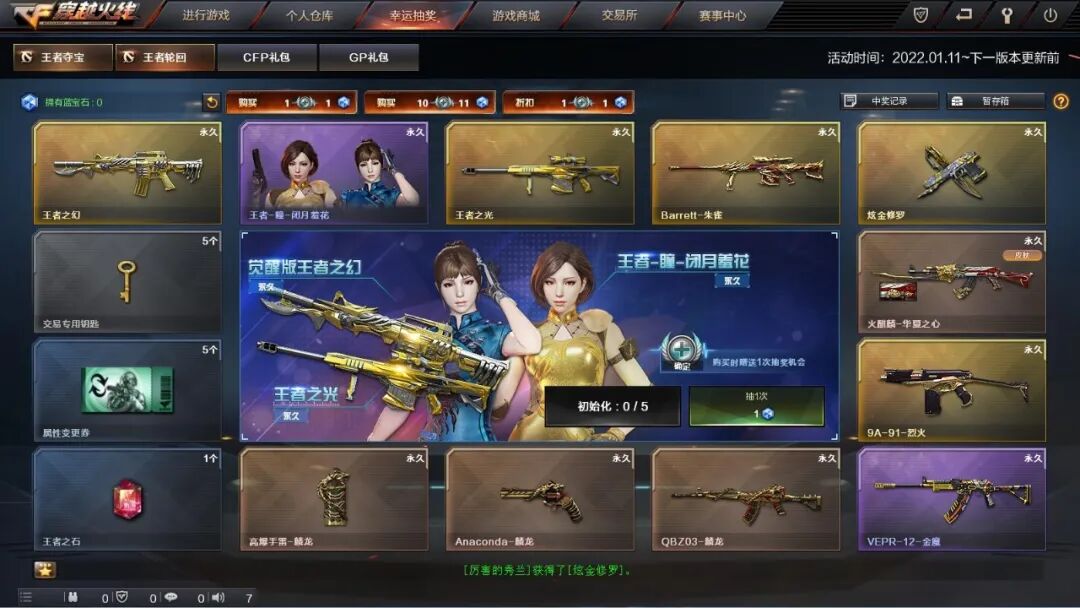This screenshot has height=608, width=1080.
Task: Switch to the 王者轮回 tab
Action: pyautogui.click(x=164, y=58)
